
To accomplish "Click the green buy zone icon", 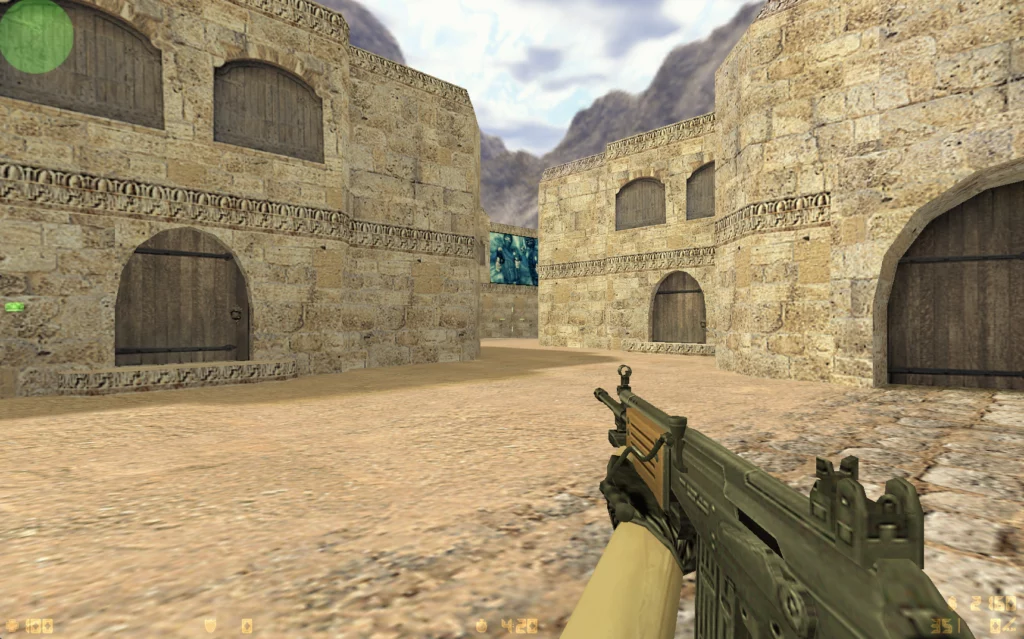I will 14,307.
